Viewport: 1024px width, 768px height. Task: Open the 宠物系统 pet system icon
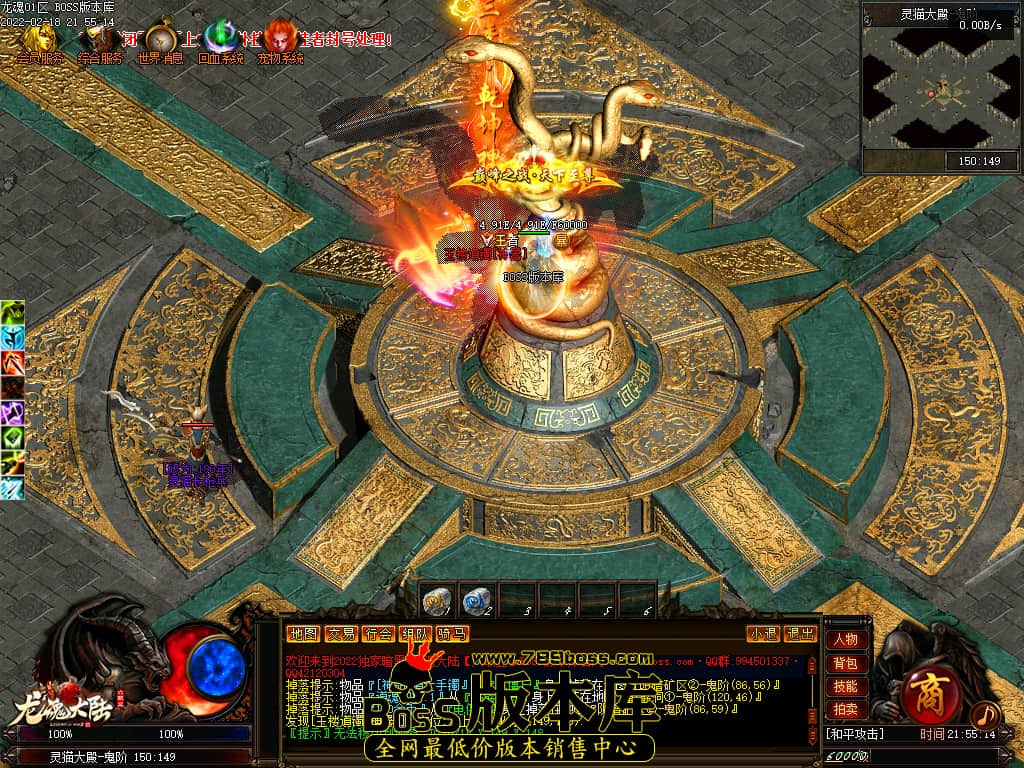[280, 40]
